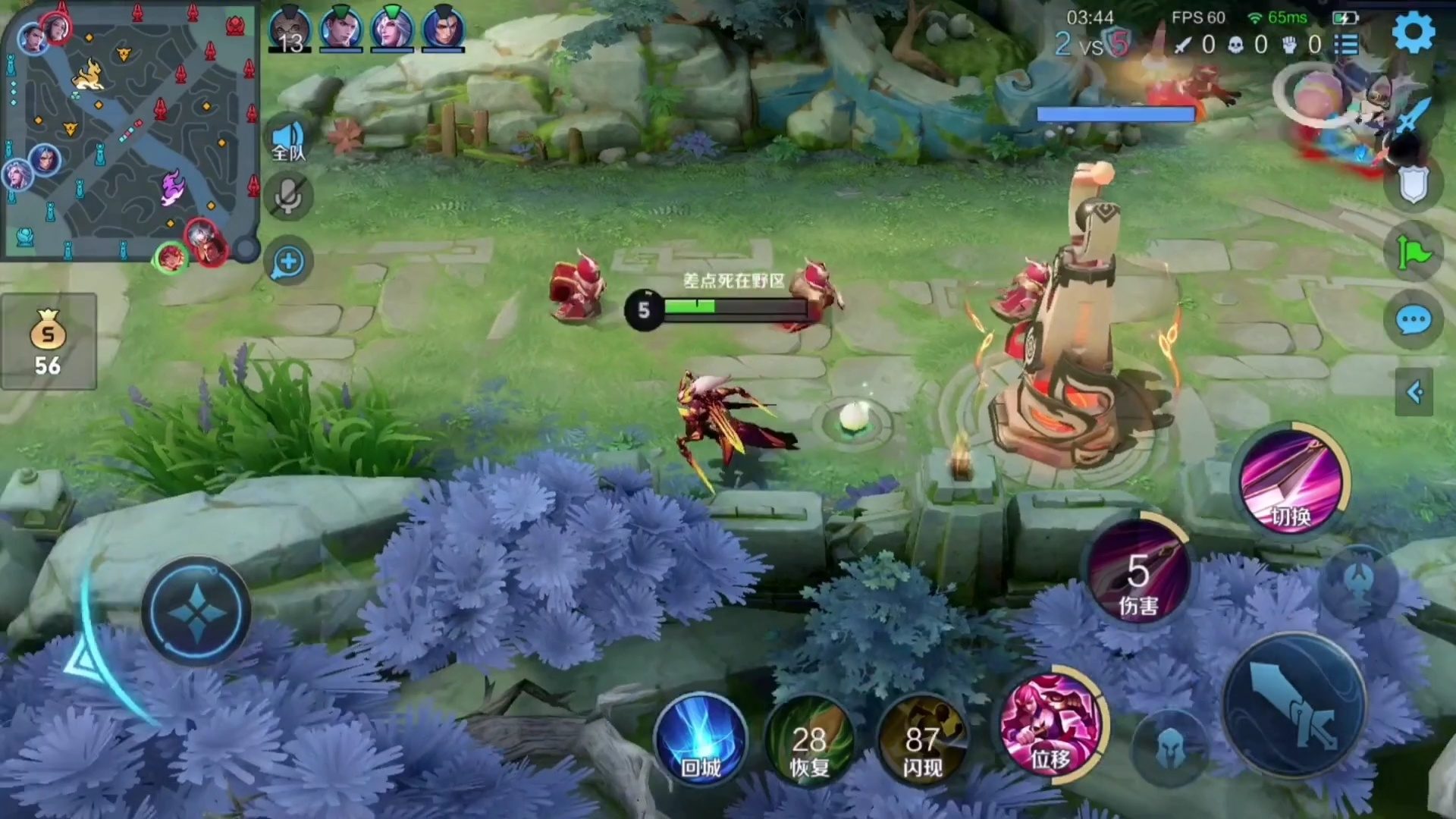Open the scoreboard list icon
The width and height of the screenshot is (1456, 819).
point(1347,44)
